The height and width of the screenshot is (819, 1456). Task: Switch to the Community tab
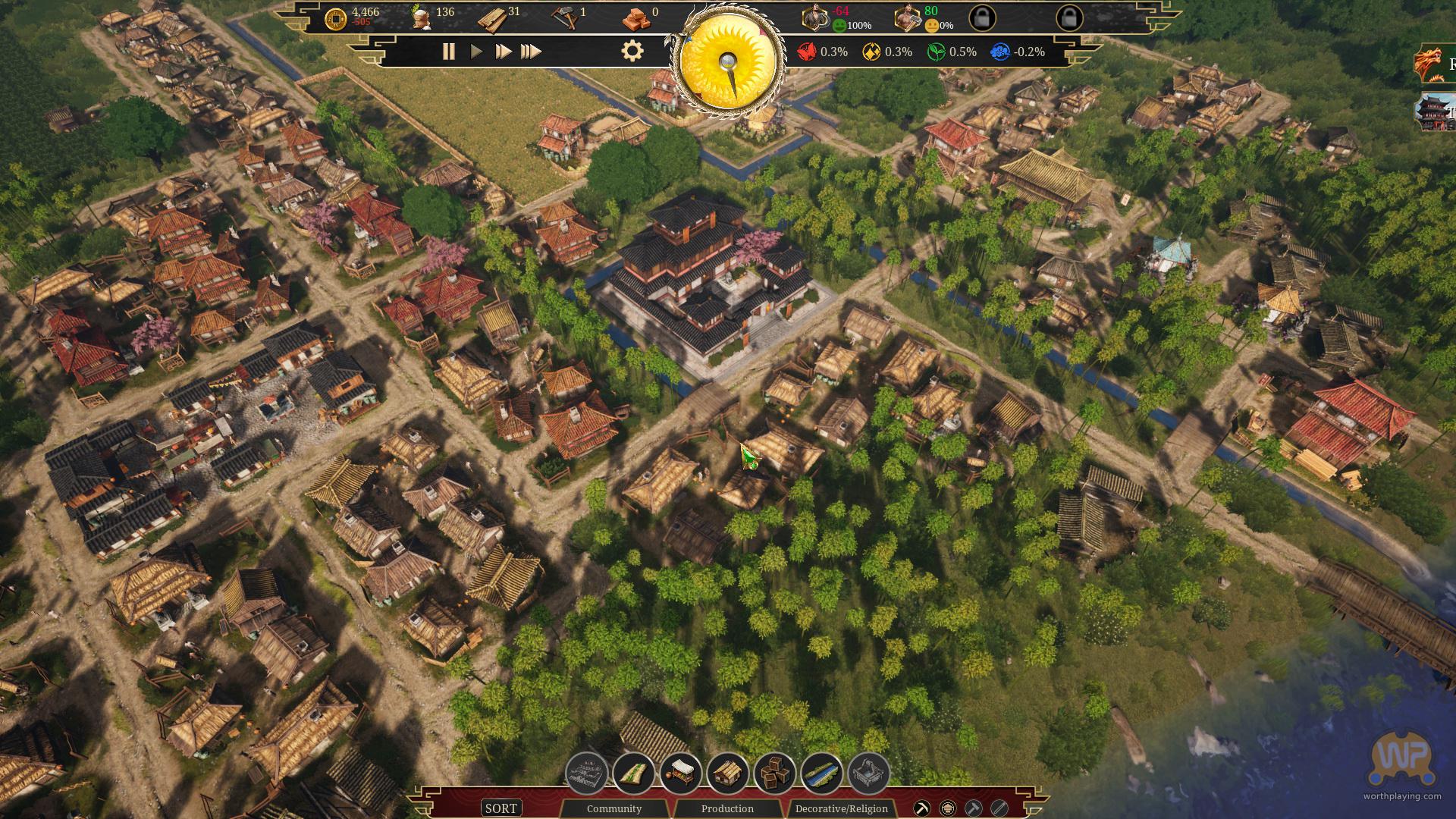pyautogui.click(x=613, y=808)
